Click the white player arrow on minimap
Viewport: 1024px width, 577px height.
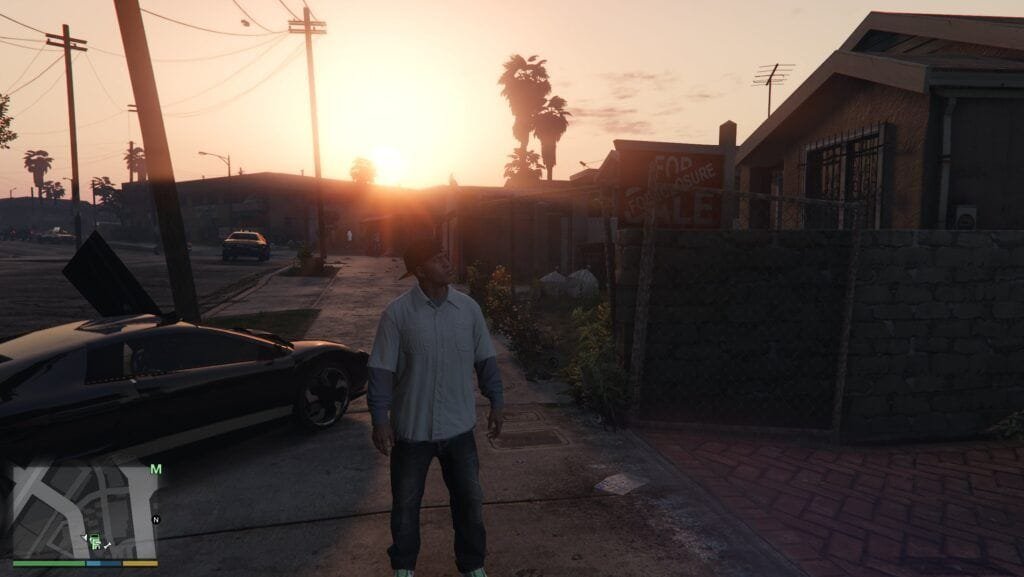pos(85,537)
